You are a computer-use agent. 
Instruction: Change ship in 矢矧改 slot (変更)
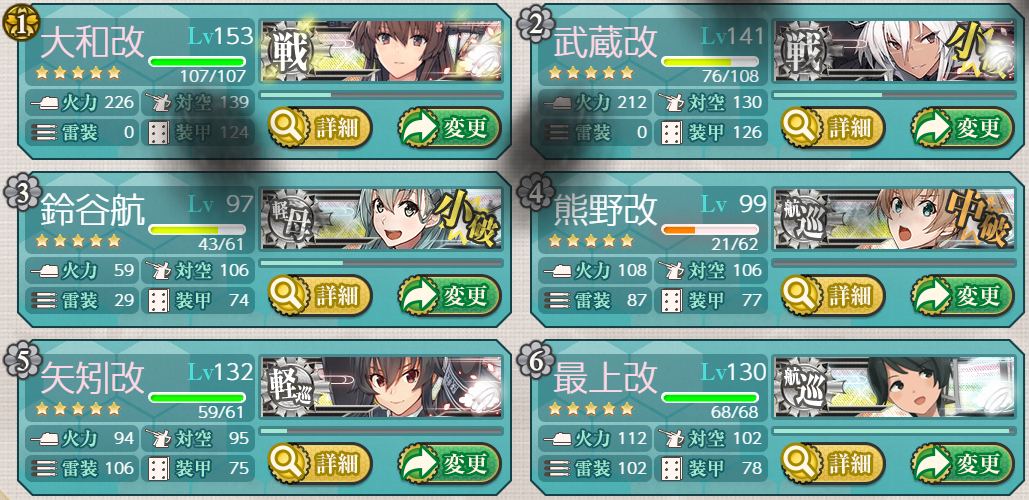click(448, 463)
